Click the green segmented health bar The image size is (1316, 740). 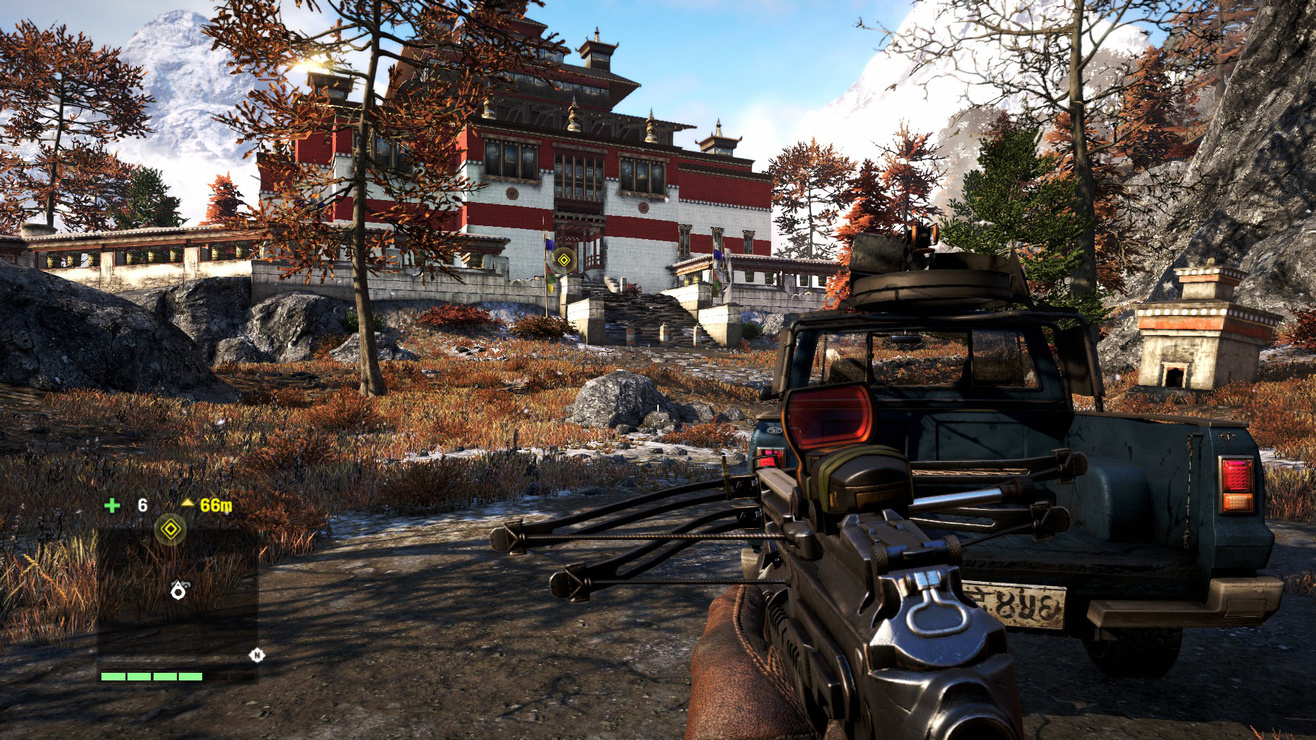pyautogui.click(x=150, y=676)
